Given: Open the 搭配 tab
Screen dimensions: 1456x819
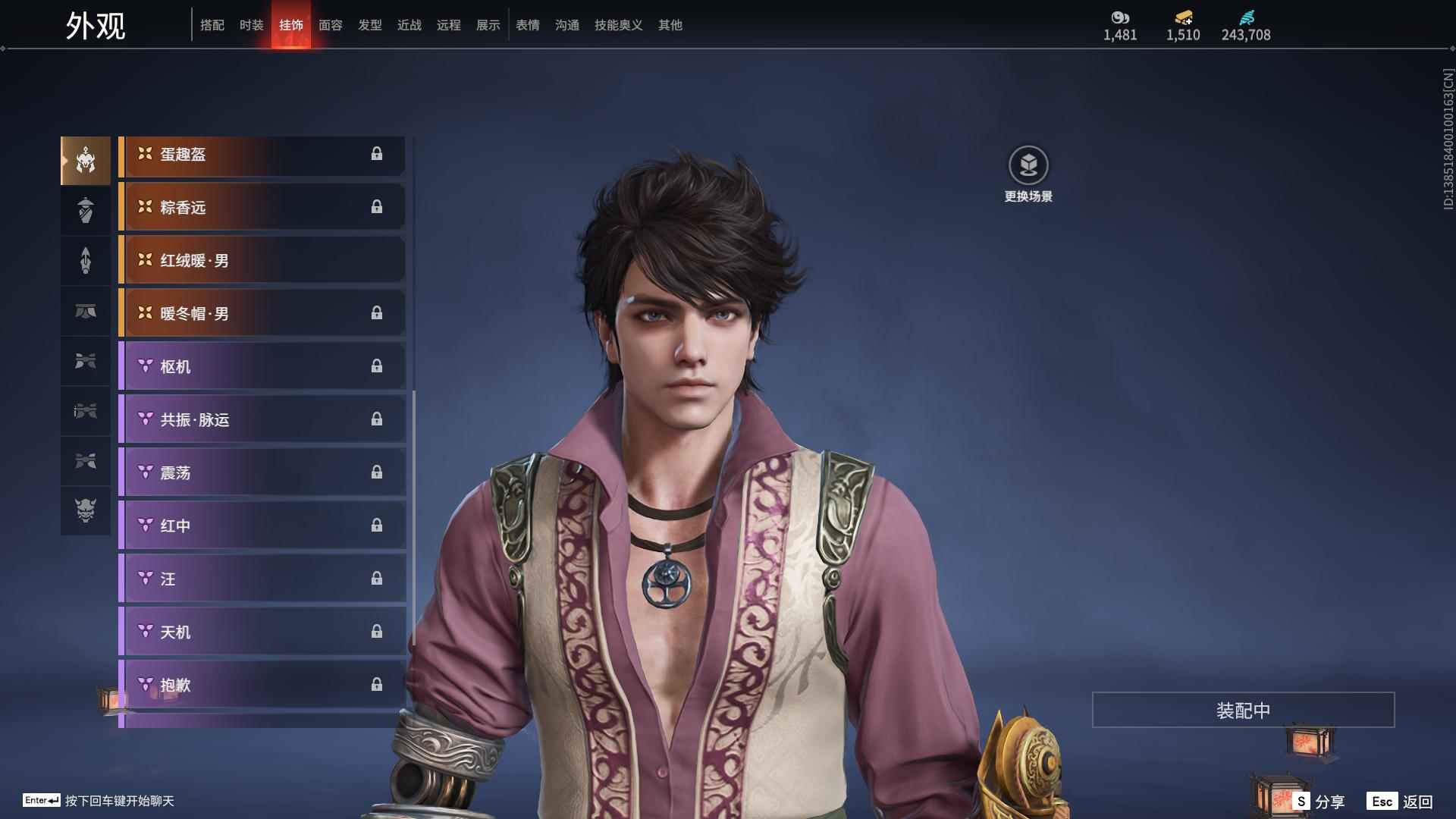Looking at the screenshot, I should point(212,25).
